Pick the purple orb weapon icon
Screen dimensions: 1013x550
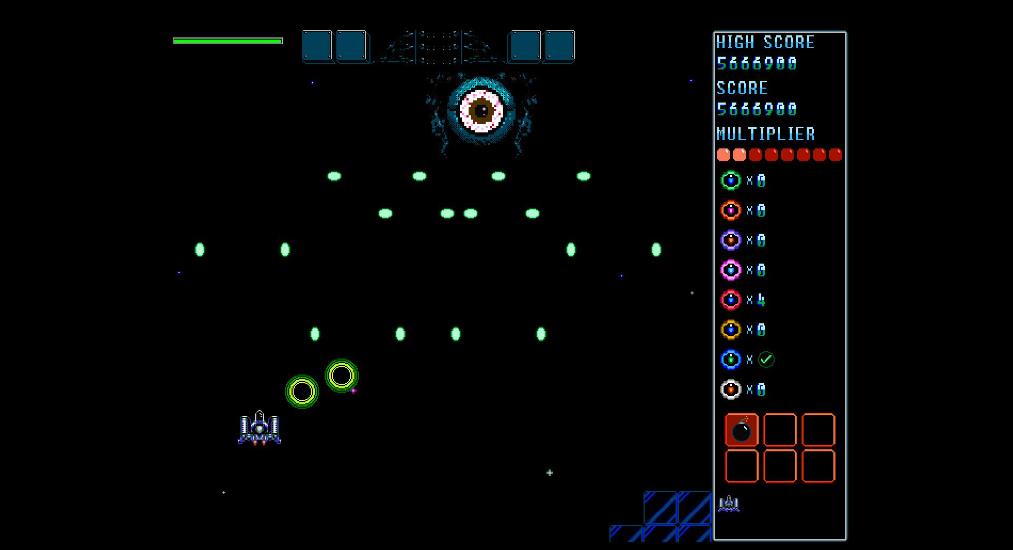point(731,240)
